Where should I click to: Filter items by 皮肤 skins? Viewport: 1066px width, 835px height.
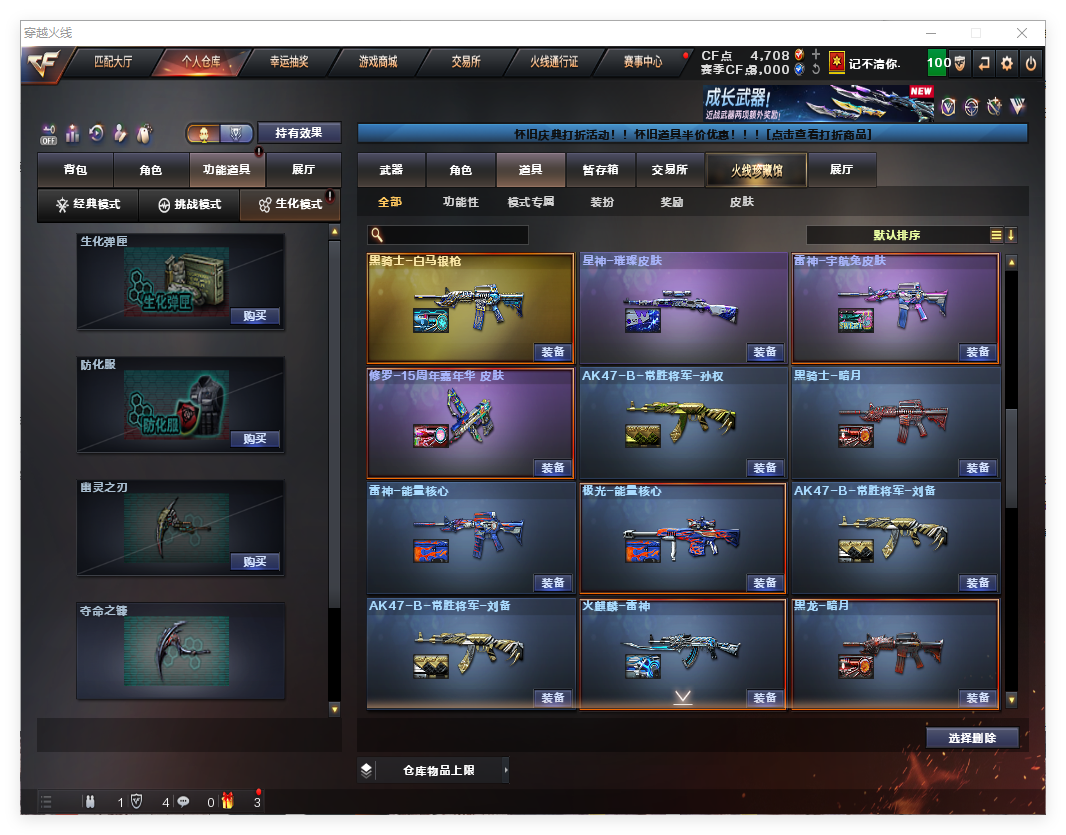(x=741, y=202)
